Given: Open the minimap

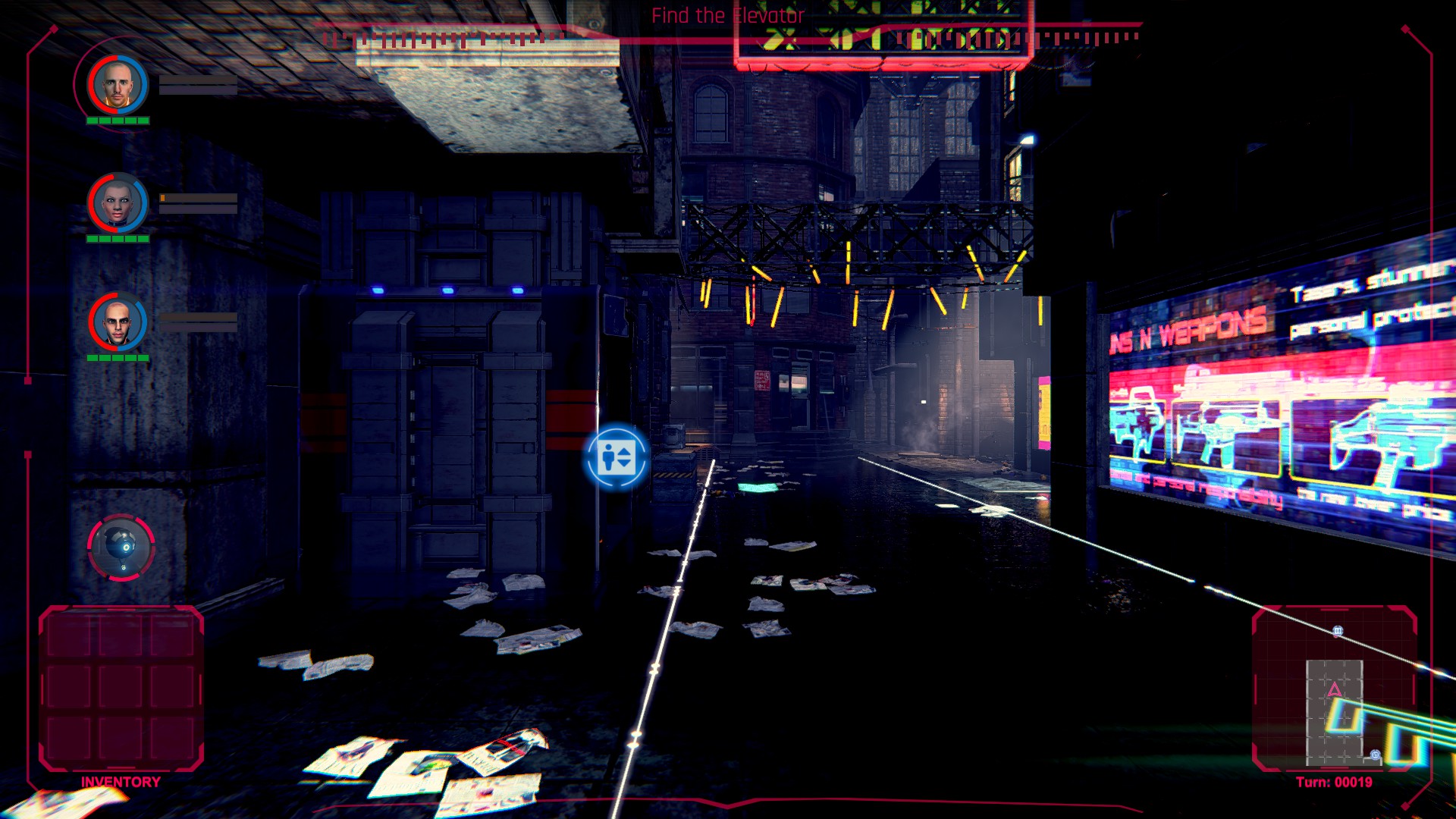Looking at the screenshot, I should [1334, 688].
